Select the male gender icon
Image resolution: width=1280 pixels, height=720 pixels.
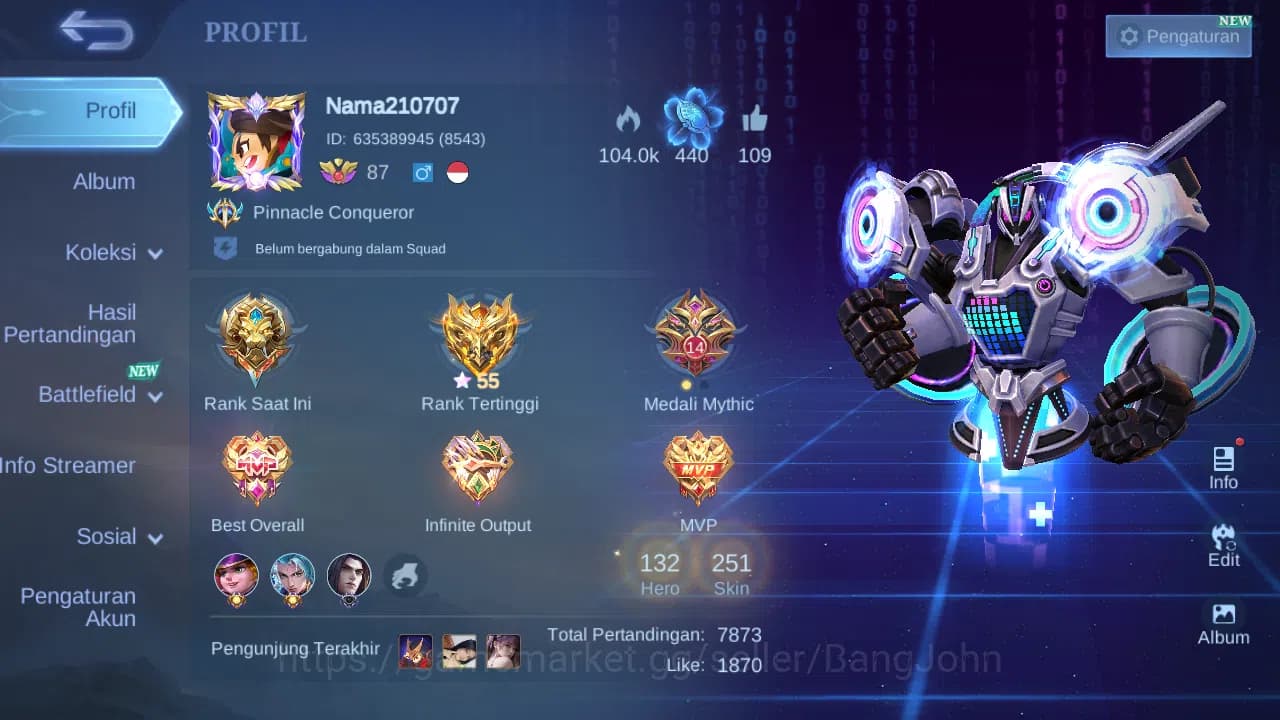click(x=421, y=172)
